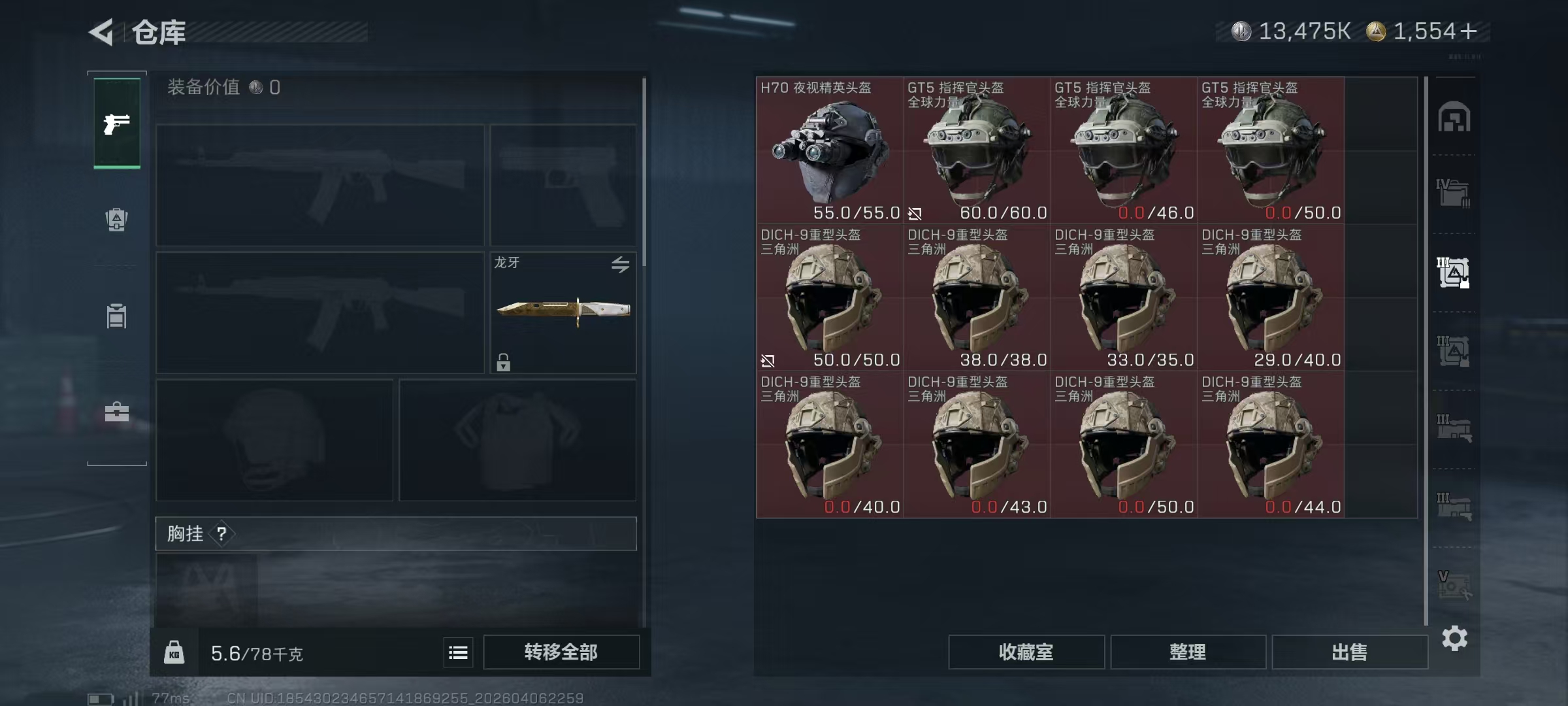Switch to the briefcase tab

117,412
